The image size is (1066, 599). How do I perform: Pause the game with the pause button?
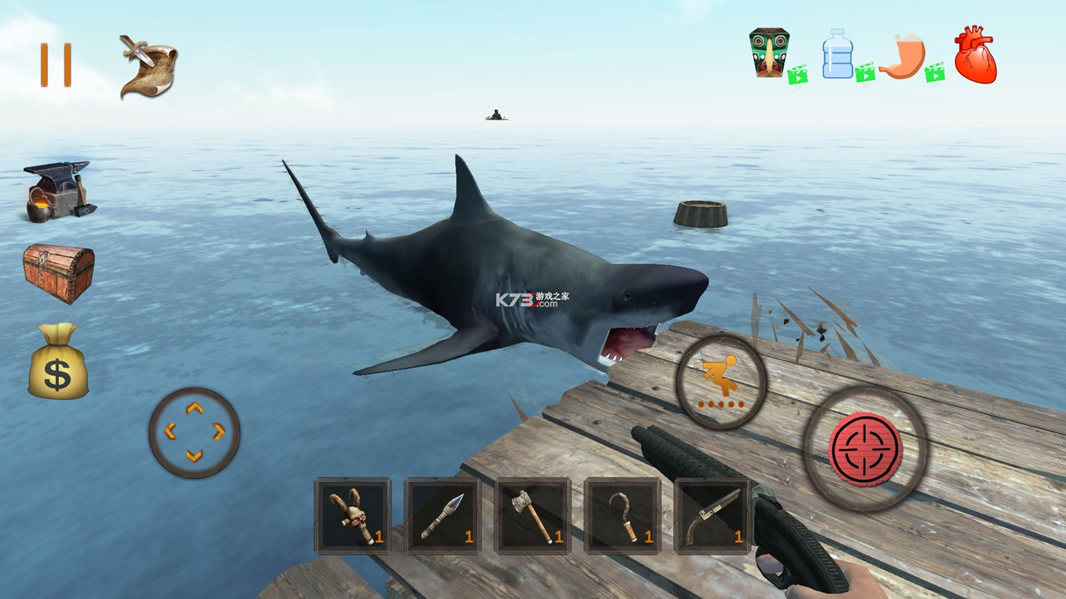pyautogui.click(x=56, y=66)
